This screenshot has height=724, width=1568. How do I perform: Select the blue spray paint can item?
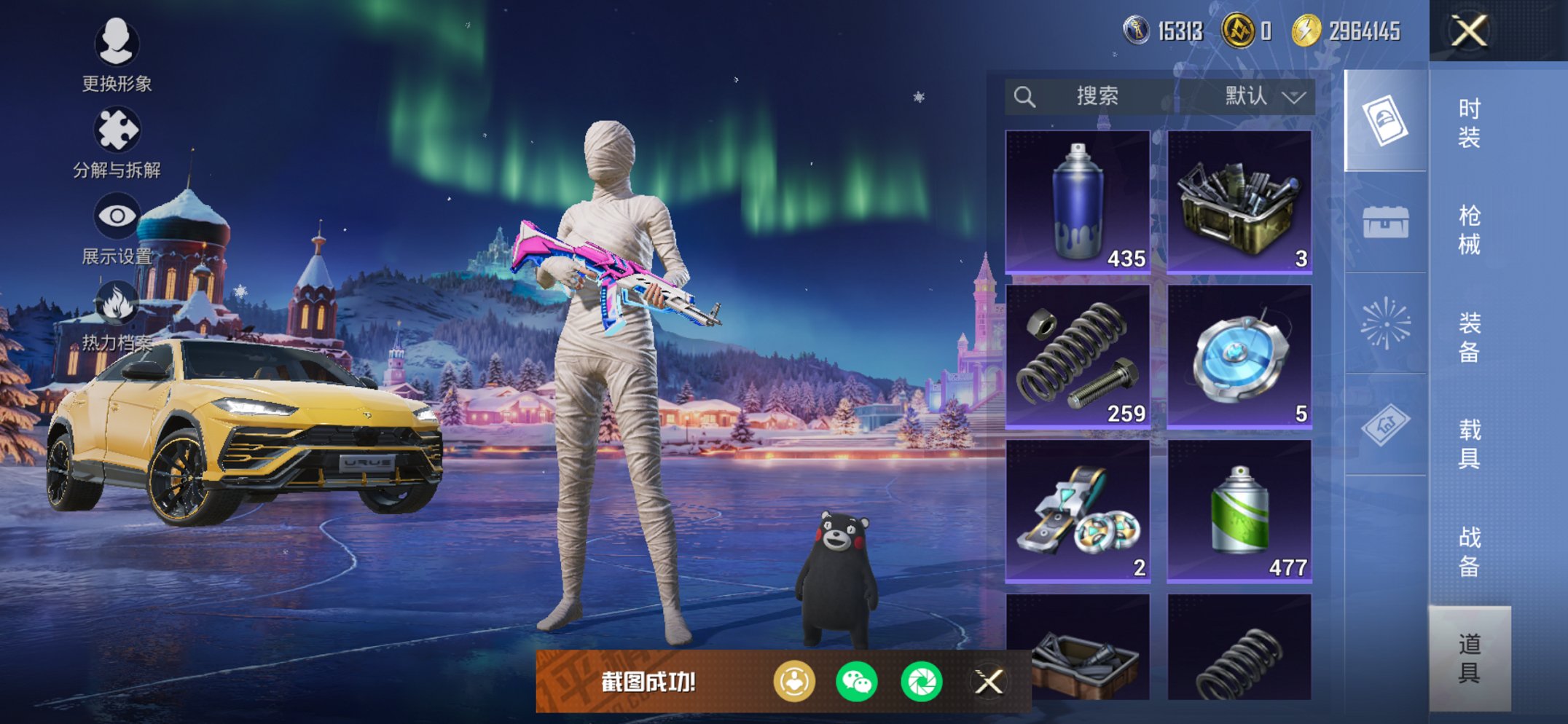point(1078,202)
